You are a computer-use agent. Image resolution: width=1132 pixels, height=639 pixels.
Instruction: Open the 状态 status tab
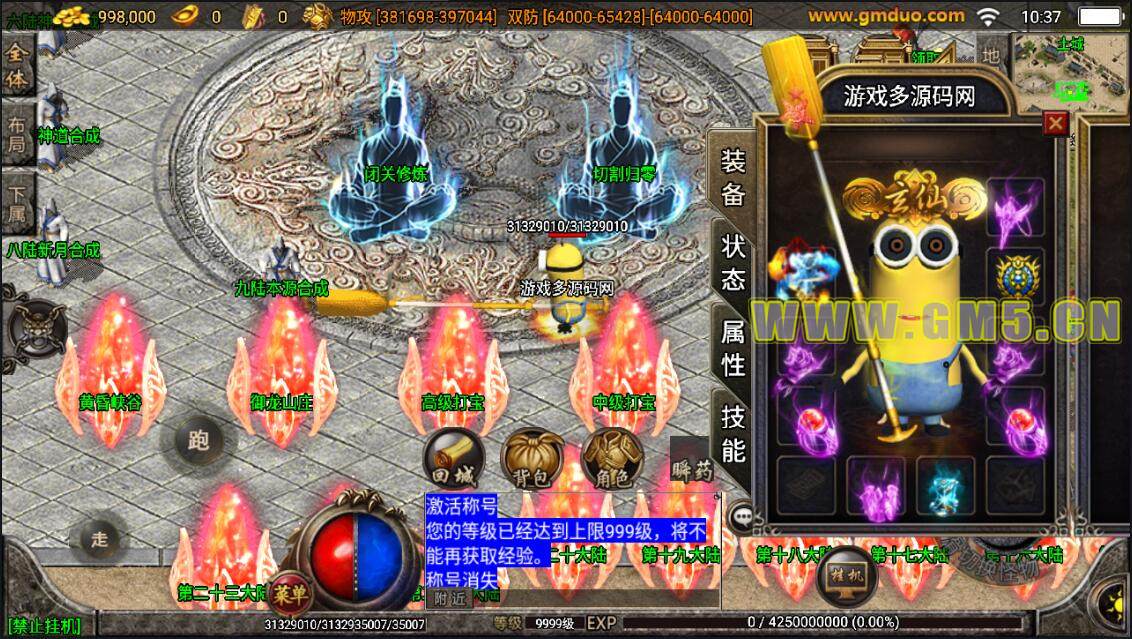click(733, 263)
